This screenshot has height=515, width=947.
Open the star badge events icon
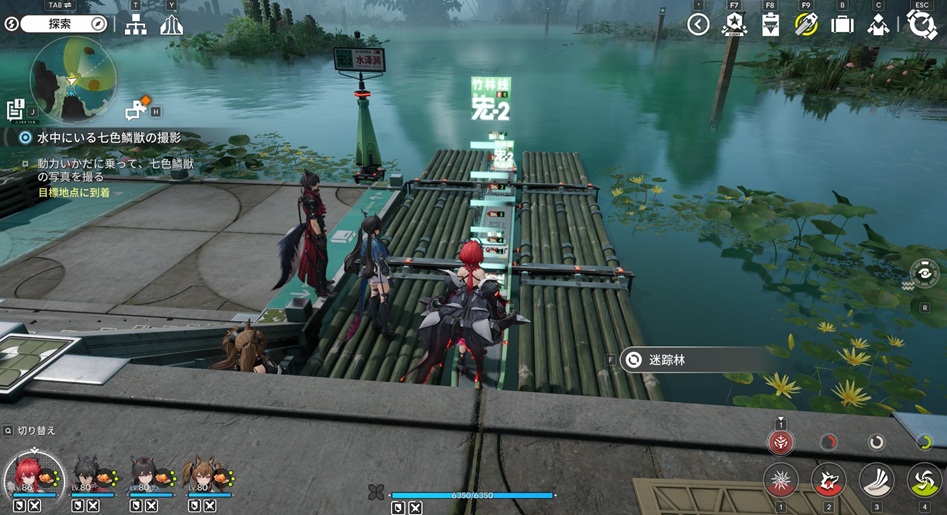click(x=734, y=25)
